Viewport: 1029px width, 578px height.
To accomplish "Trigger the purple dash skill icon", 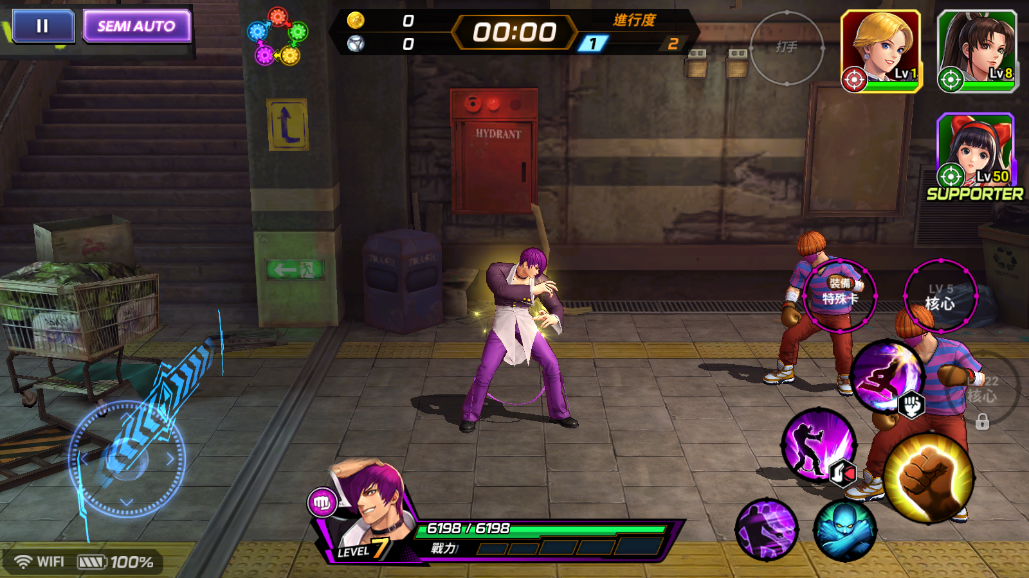I will (x=766, y=528).
